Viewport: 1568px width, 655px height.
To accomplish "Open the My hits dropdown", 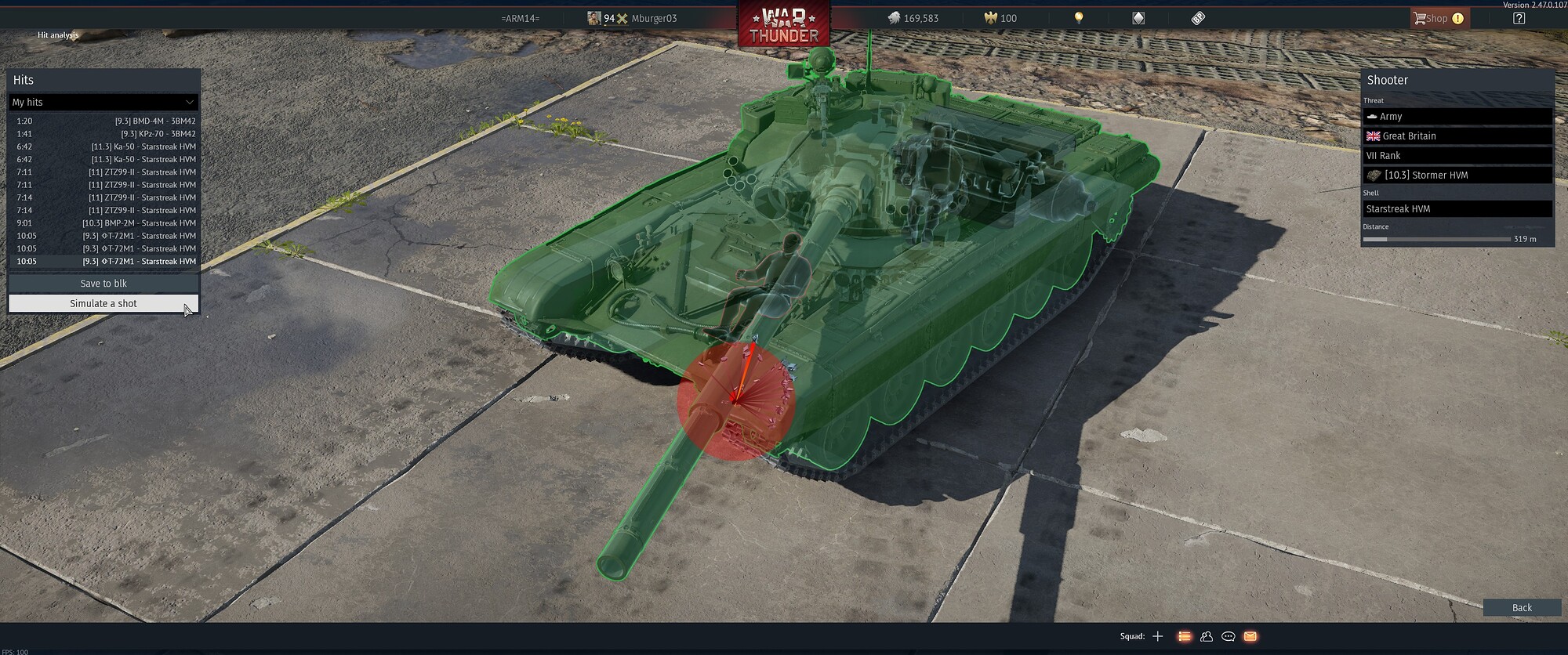I will (103, 102).
